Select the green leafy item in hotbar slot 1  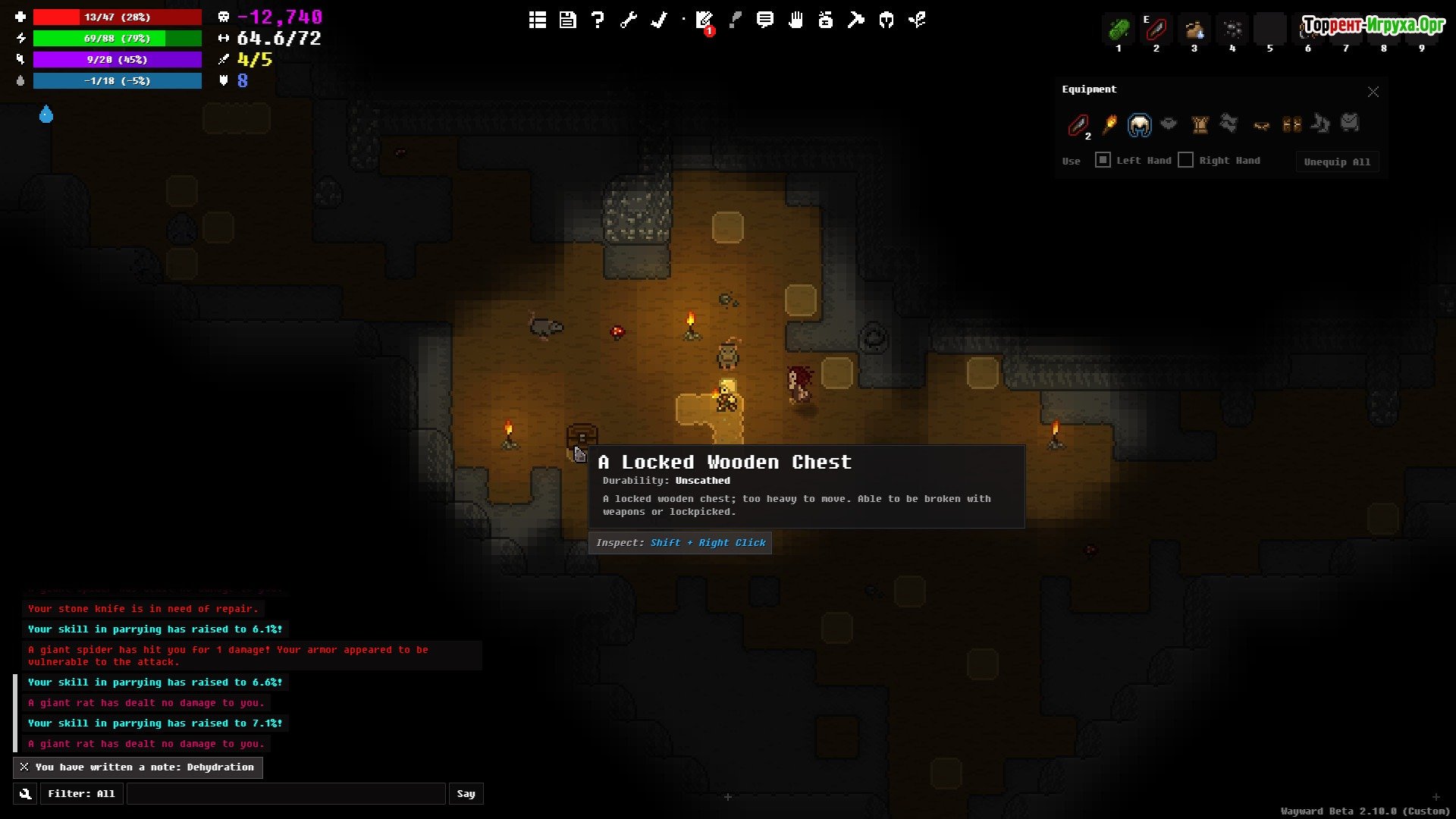tap(1119, 30)
